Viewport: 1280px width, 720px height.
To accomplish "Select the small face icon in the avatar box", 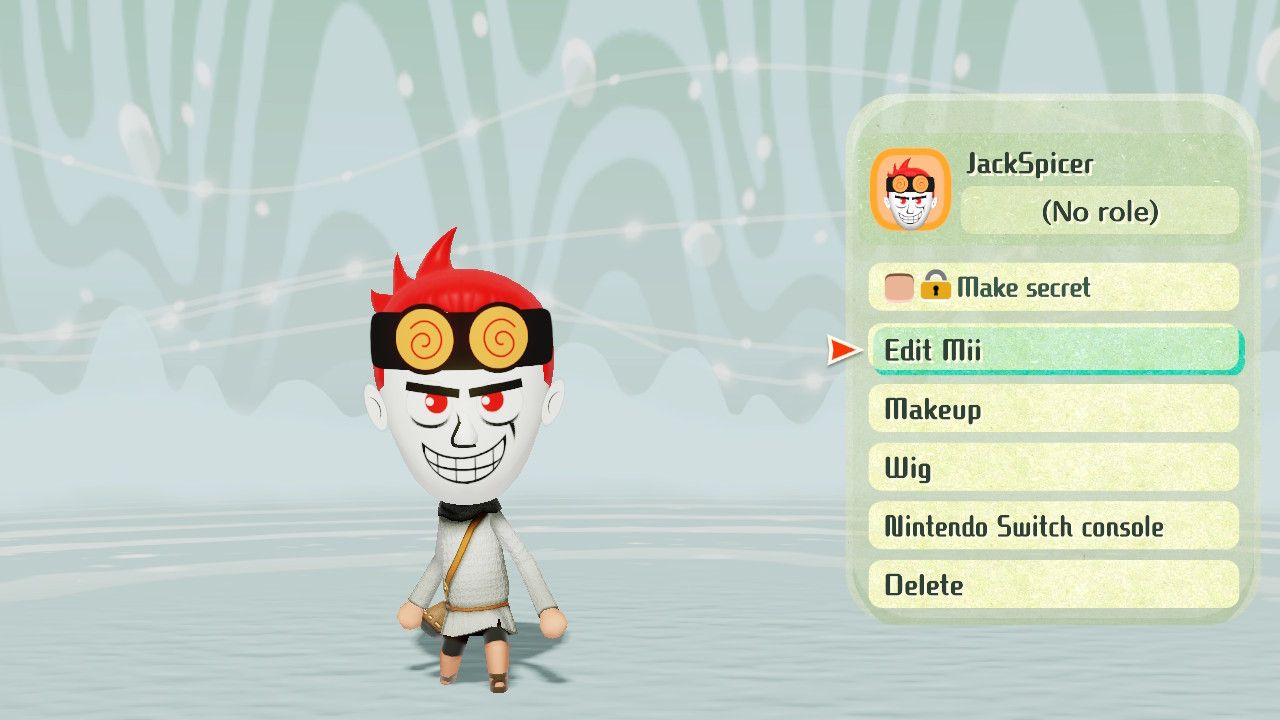I will coord(912,191).
